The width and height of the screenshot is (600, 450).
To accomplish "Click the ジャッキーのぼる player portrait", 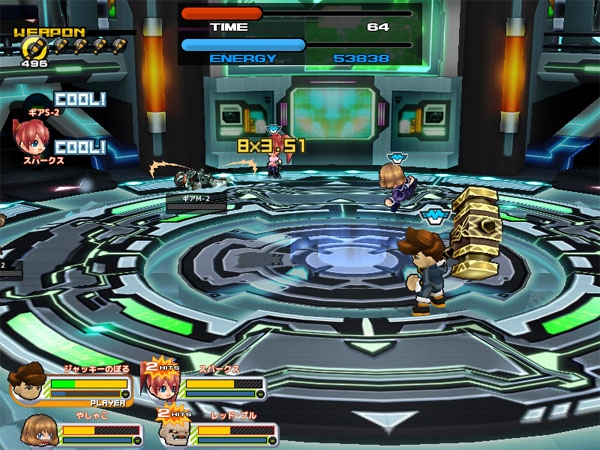I will point(28,385).
